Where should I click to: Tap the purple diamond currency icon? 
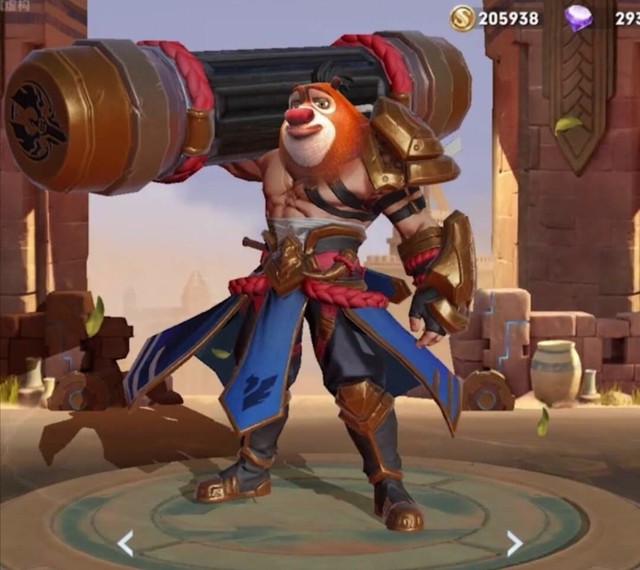pos(579,17)
